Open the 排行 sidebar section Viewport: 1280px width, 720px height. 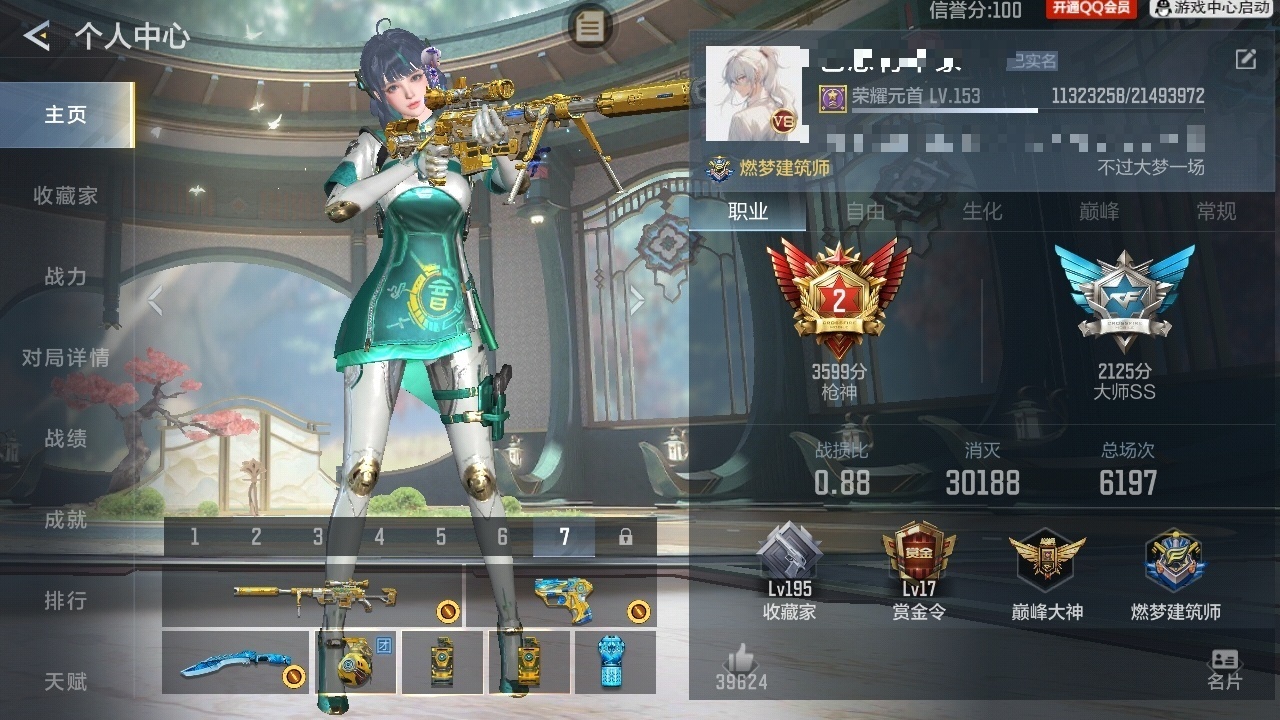click(x=66, y=601)
